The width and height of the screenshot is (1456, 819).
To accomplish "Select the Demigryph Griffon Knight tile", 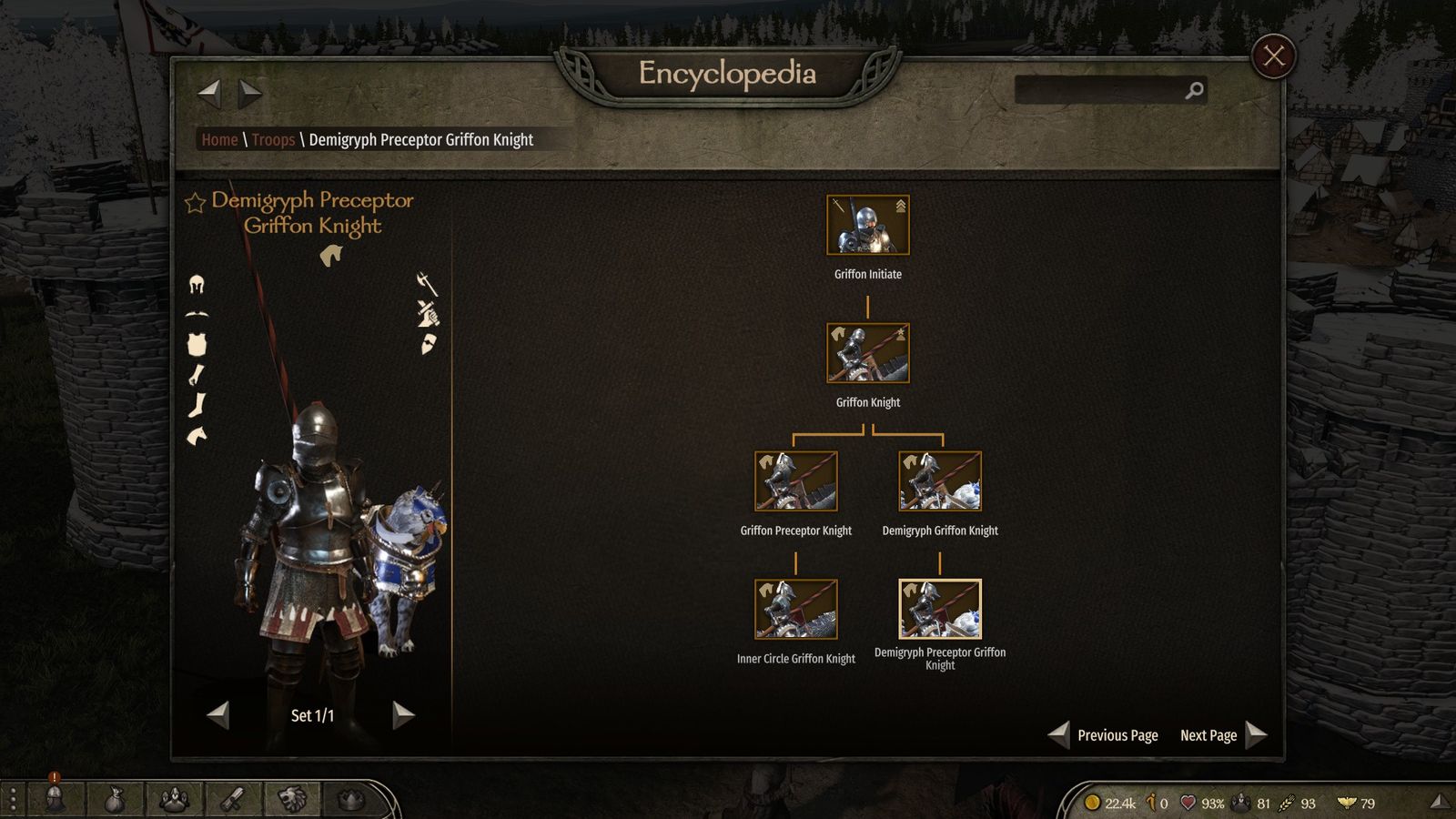I will point(939,482).
